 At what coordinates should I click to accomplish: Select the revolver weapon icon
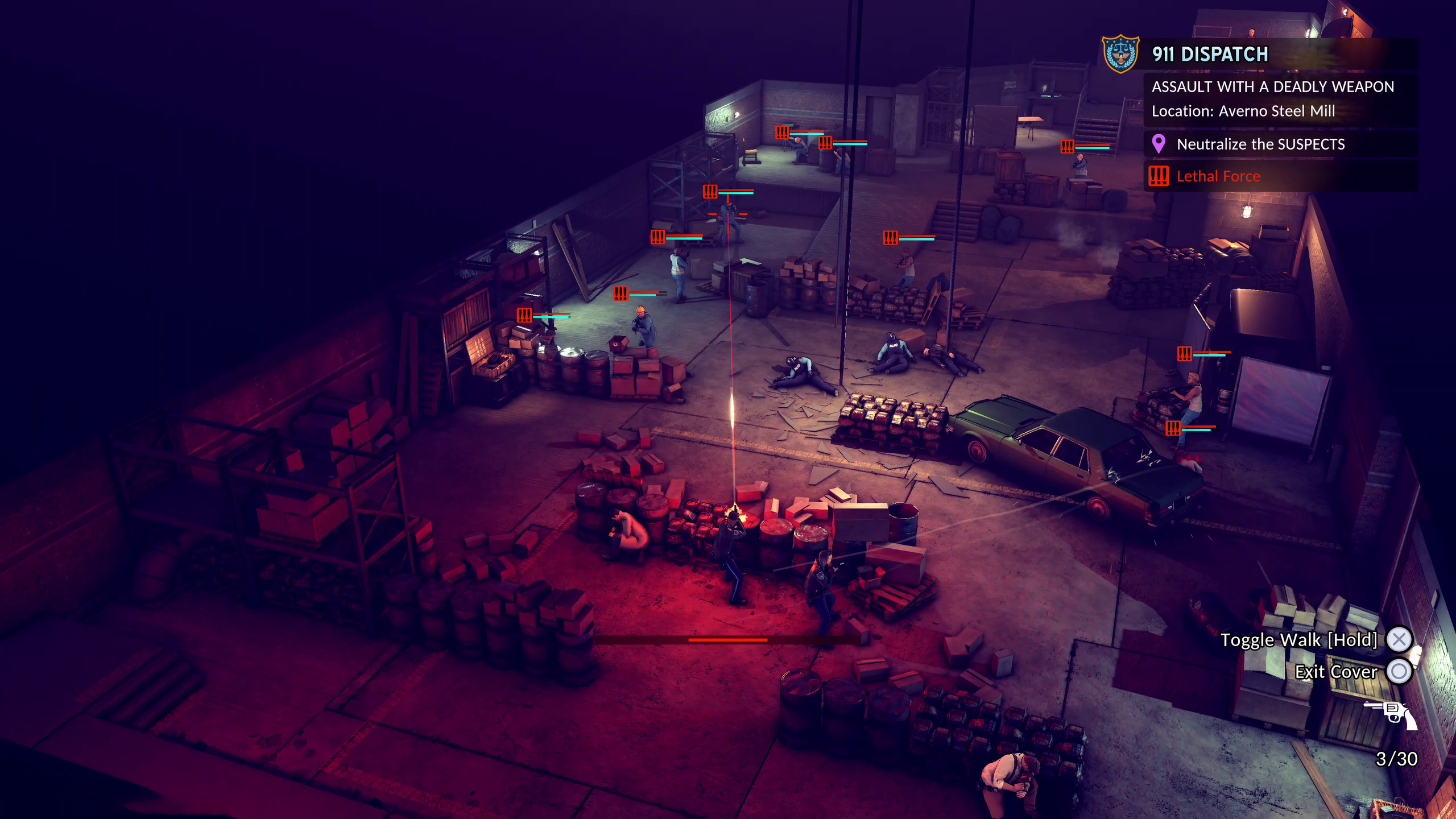(1391, 715)
